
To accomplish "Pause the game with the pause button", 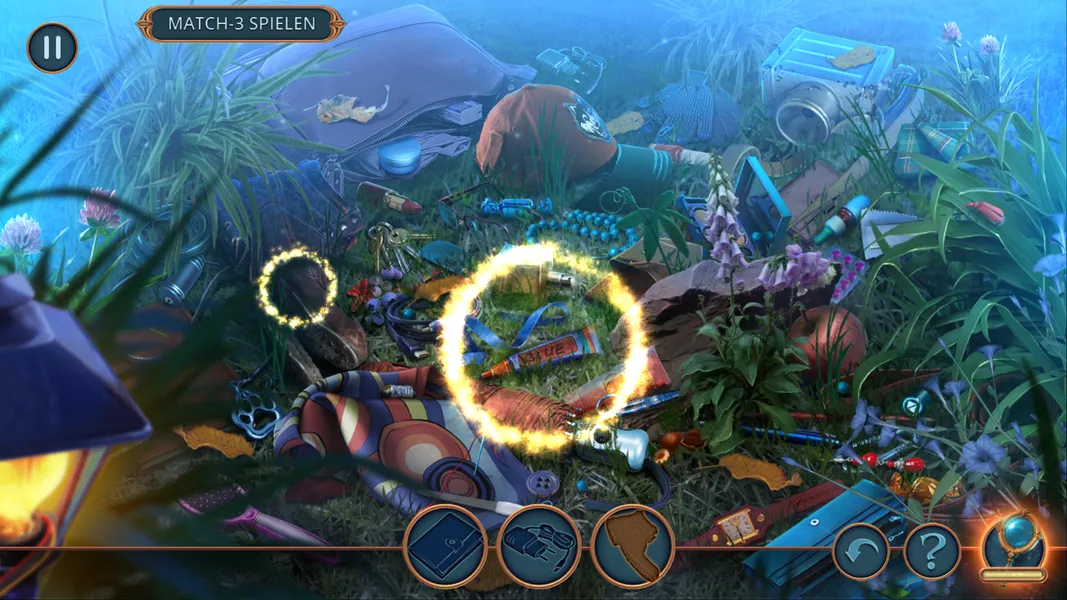I will click(x=52, y=48).
